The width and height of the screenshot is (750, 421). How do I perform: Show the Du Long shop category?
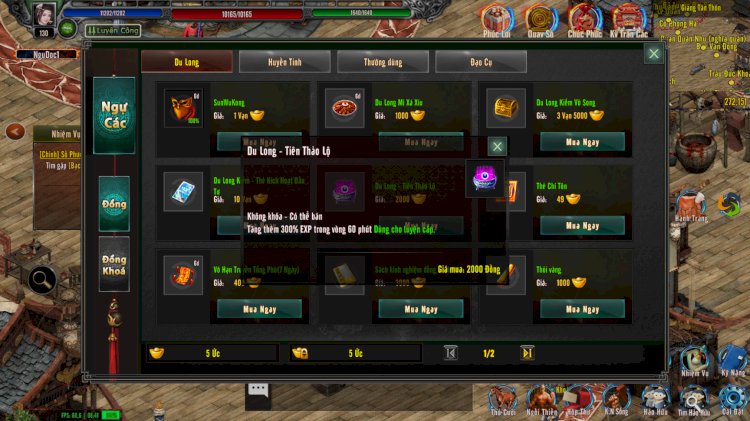coord(187,62)
